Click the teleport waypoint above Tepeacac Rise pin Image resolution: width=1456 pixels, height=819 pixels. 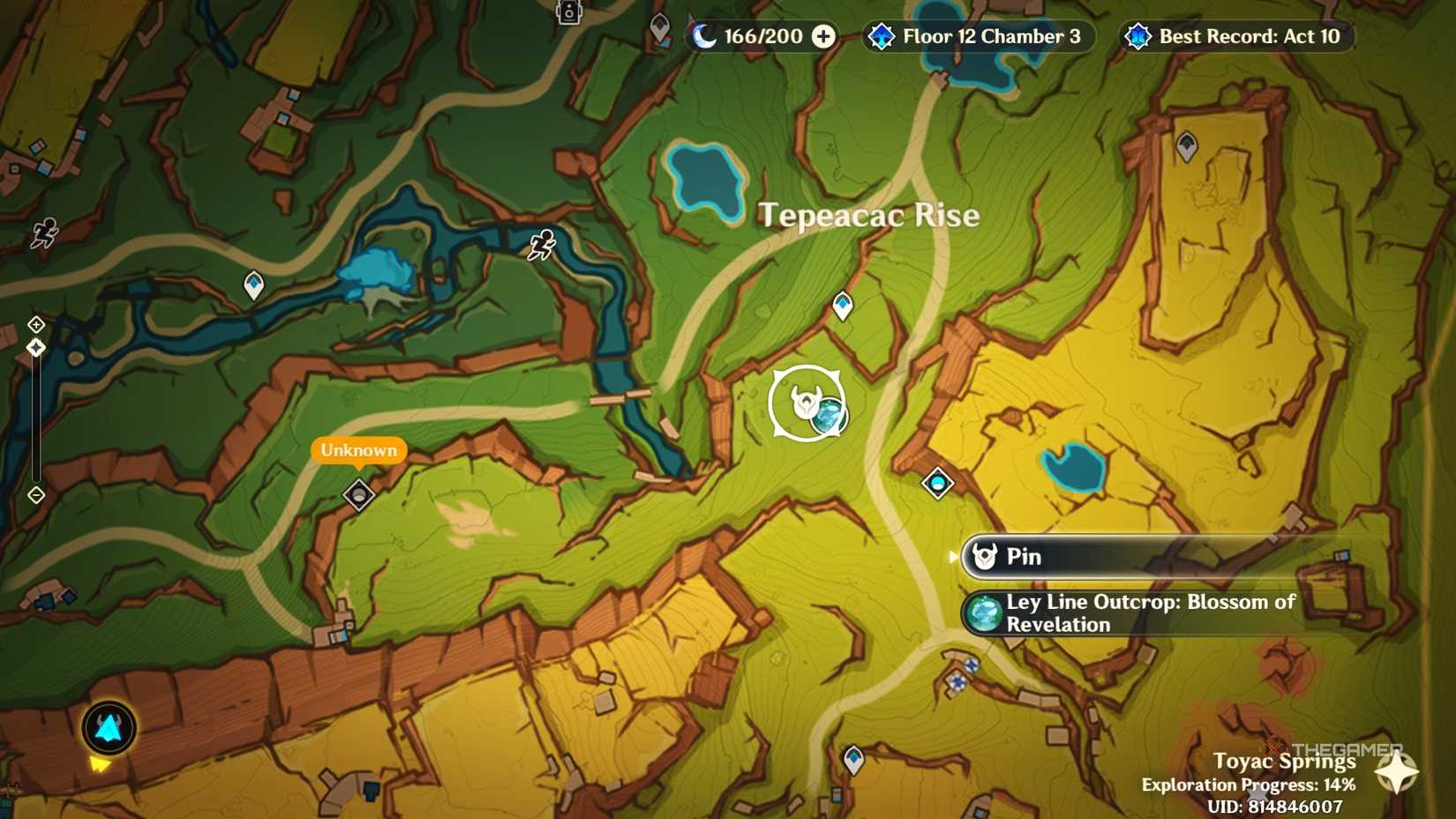[843, 304]
